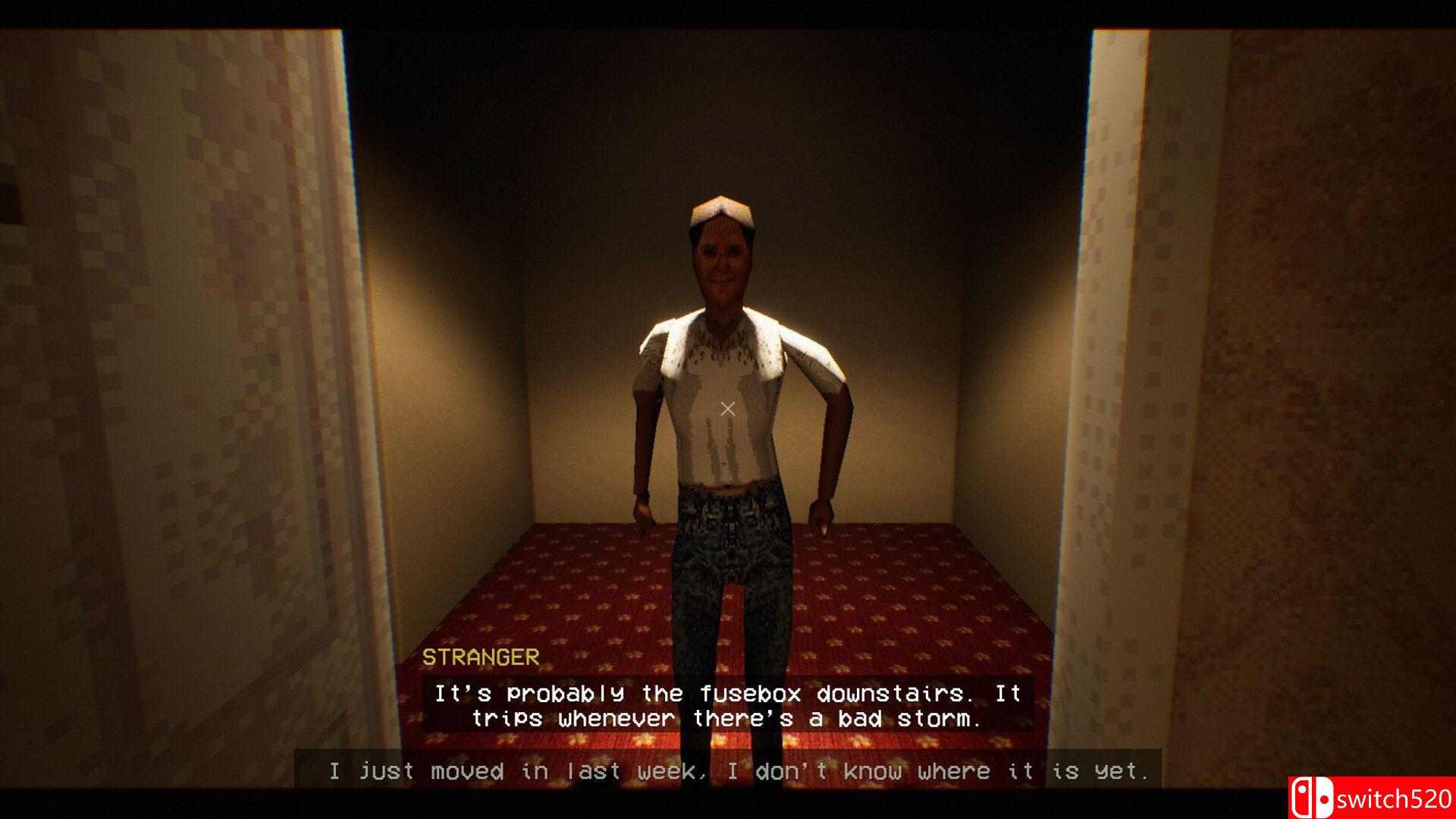Click the dark upper letterbox bar
This screenshot has height=819, width=1456.
coord(728,9)
